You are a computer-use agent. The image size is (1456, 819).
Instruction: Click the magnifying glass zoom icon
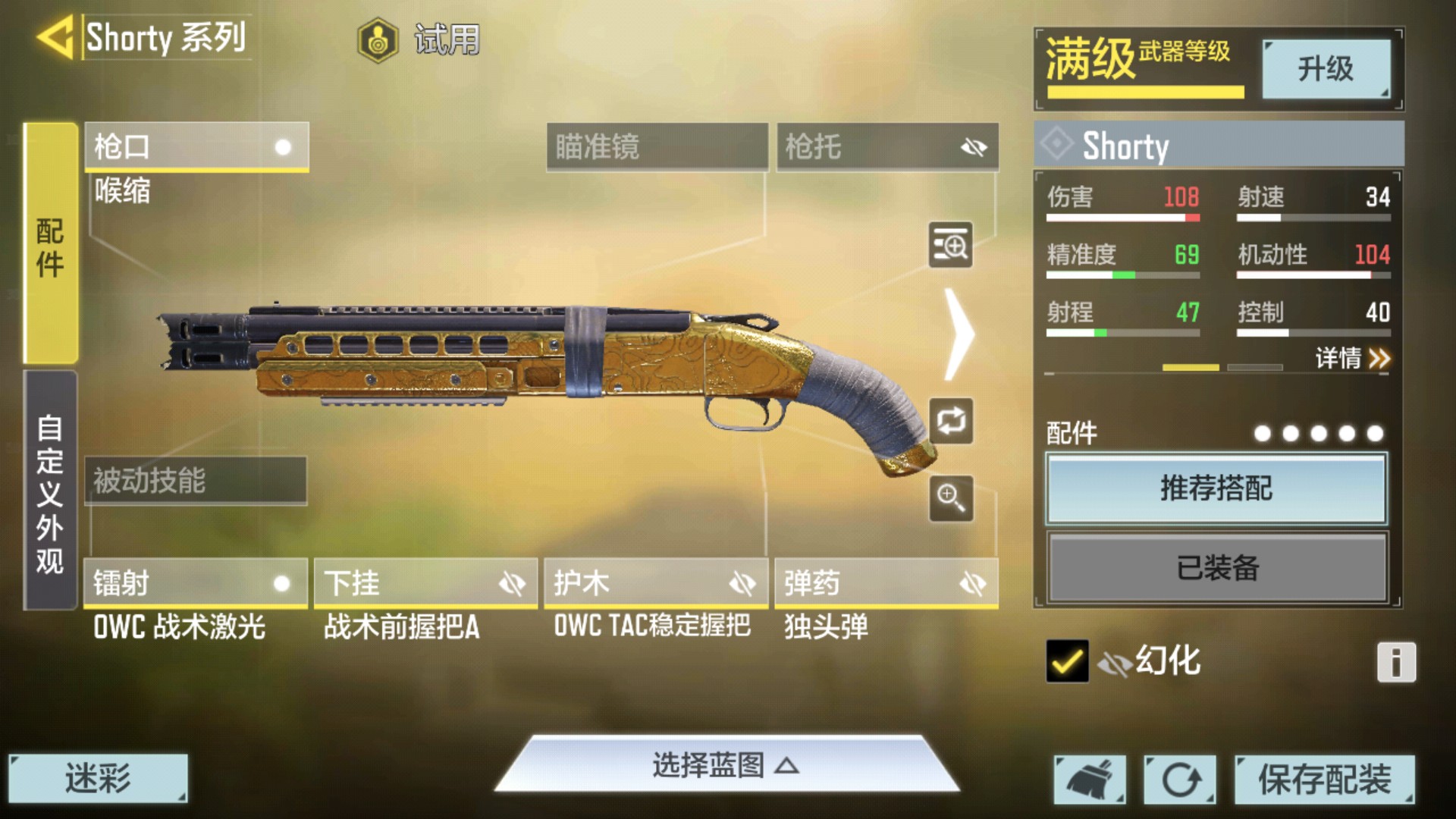[951, 498]
